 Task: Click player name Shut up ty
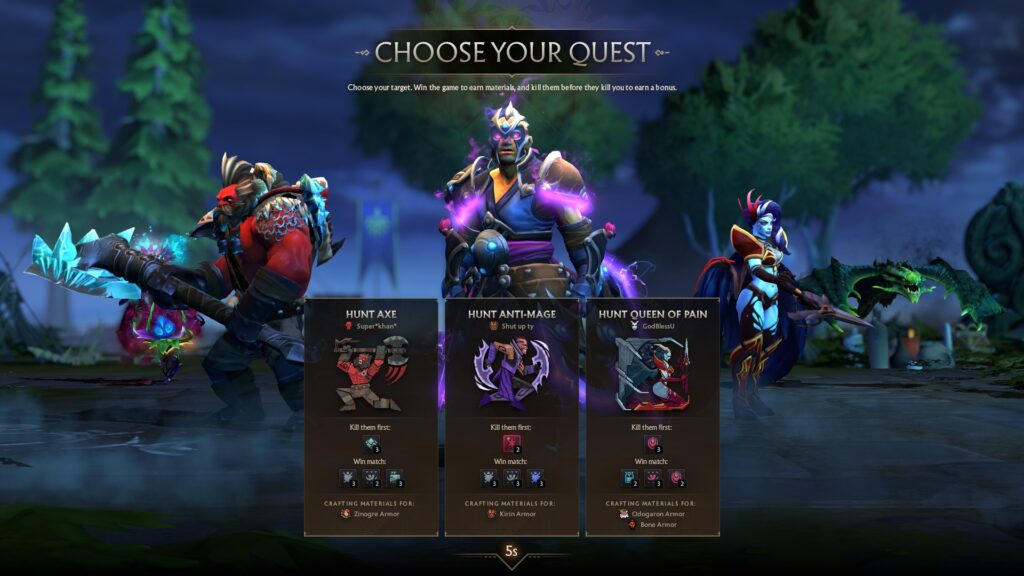click(x=516, y=325)
